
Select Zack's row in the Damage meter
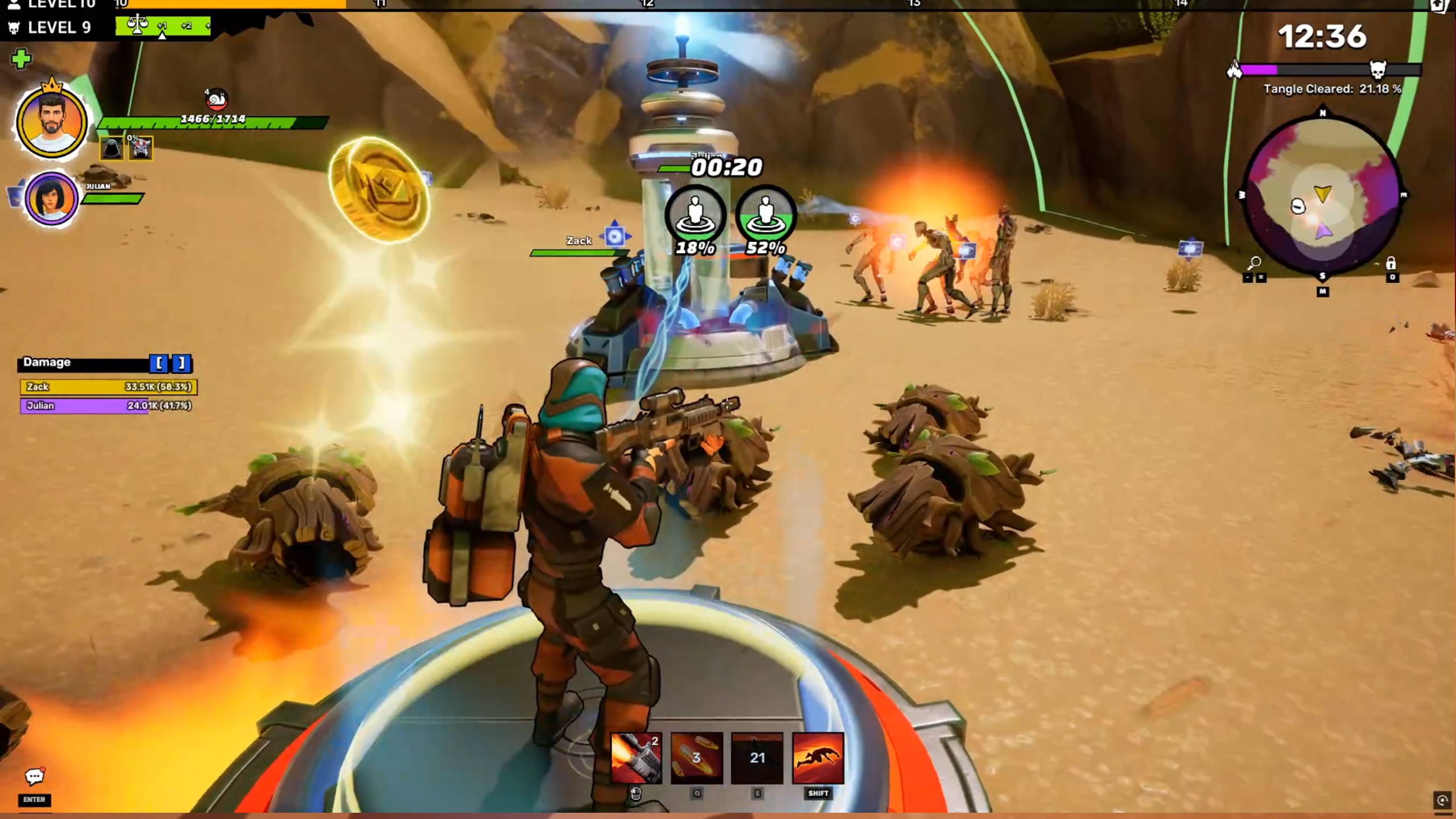point(108,387)
